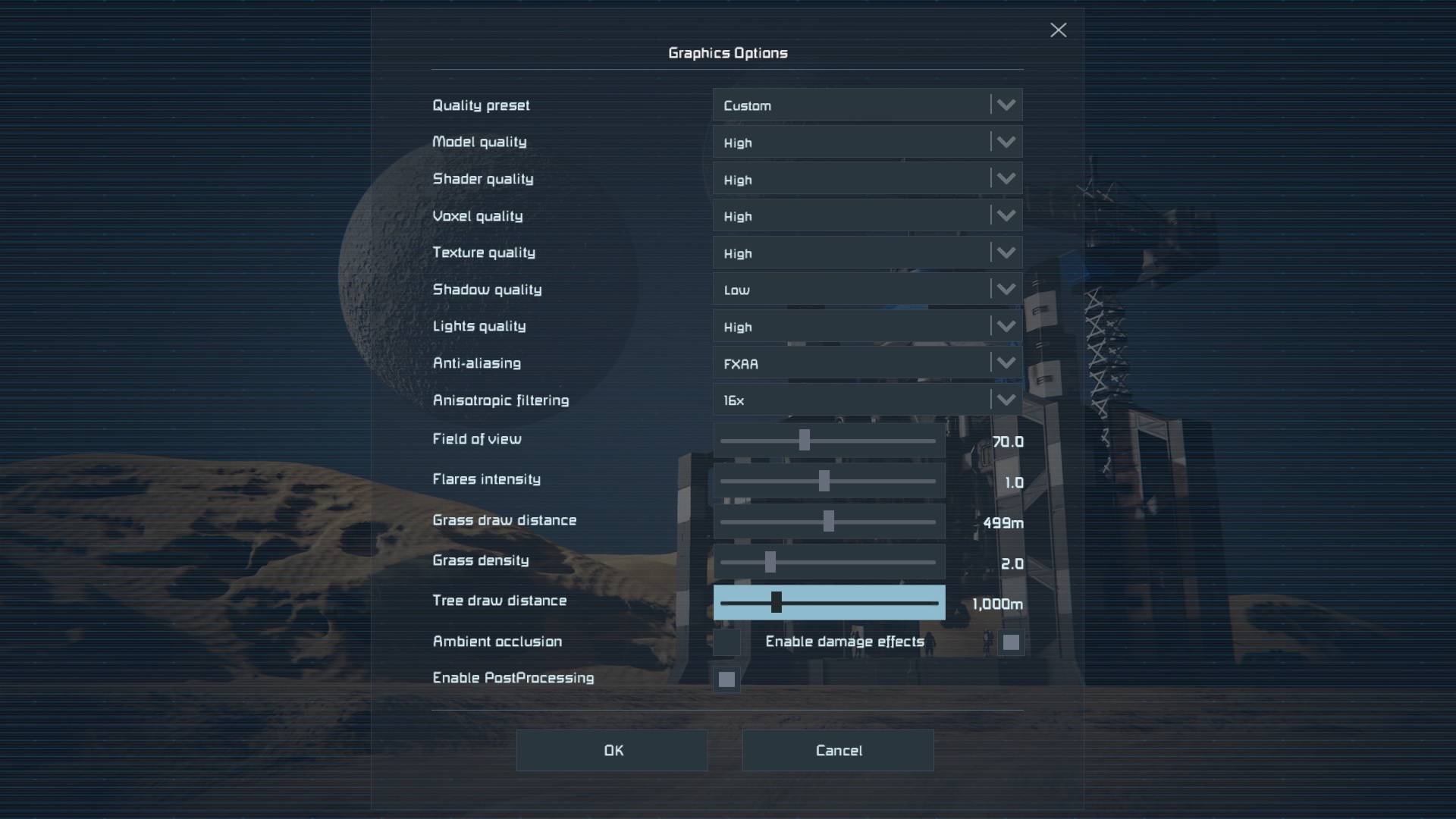This screenshot has width=1456, height=819.
Task: Adjust the Flares intensity slider
Action: [824, 481]
